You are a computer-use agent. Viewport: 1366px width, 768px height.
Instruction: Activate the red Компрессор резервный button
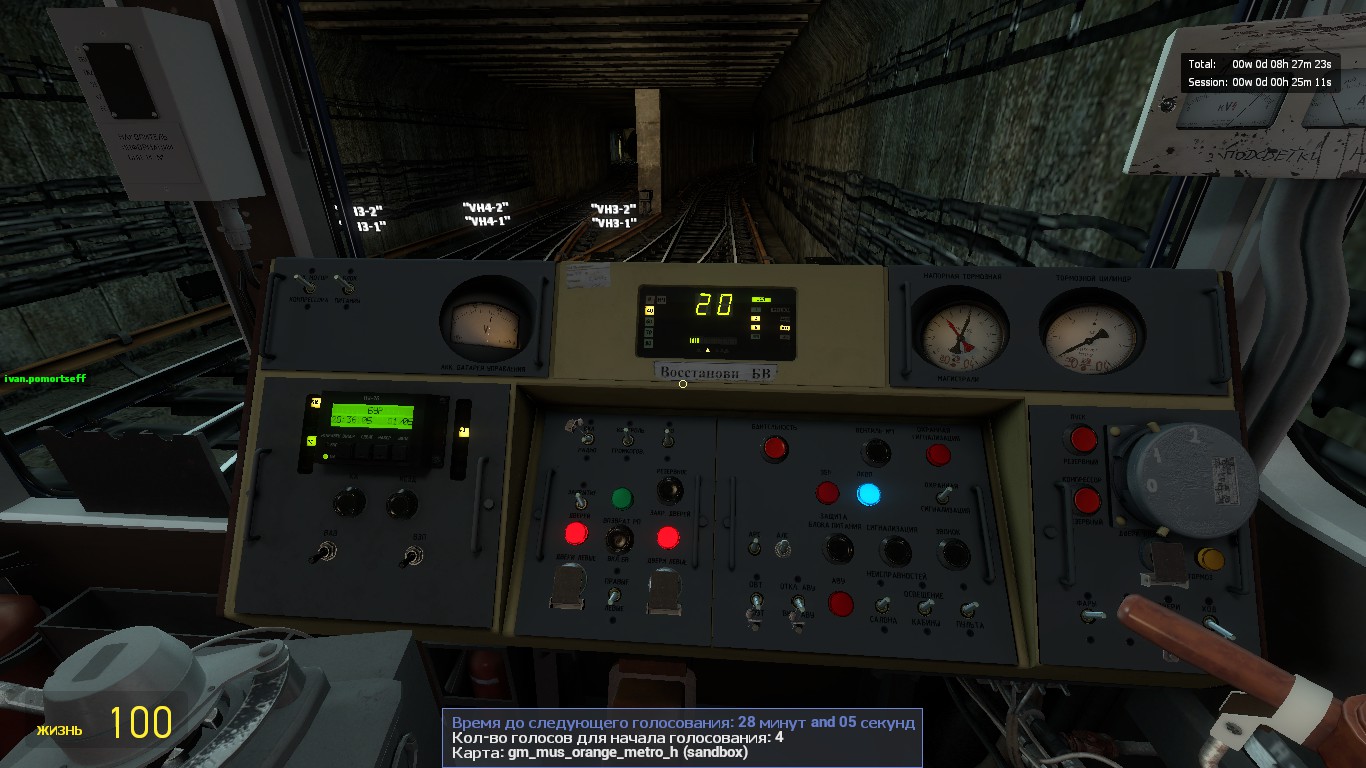[1087, 499]
